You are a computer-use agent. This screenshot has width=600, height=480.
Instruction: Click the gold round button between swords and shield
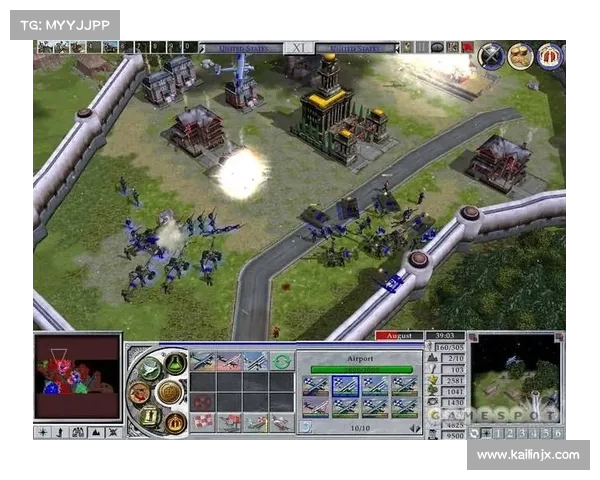[x=520, y=57]
